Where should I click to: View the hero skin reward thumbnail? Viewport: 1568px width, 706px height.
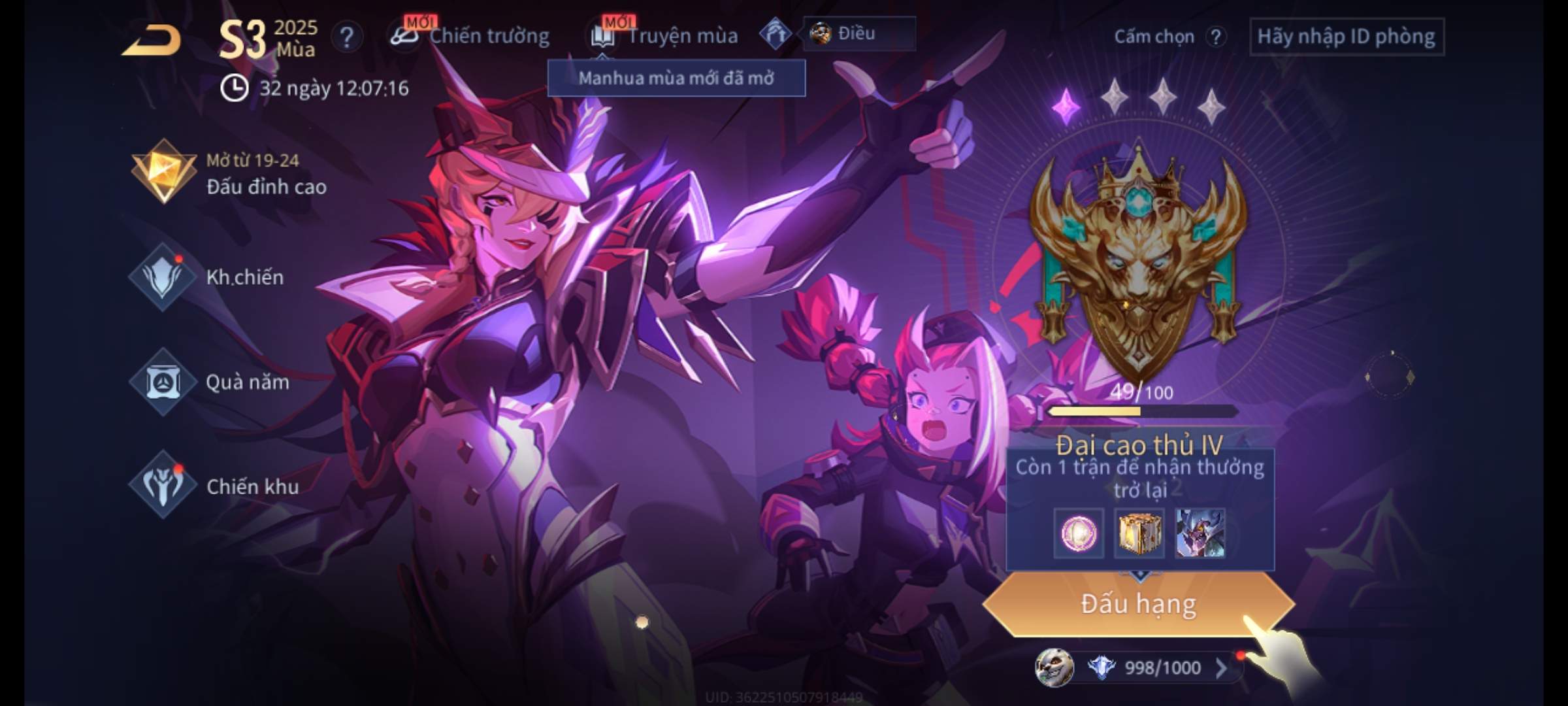pos(1200,534)
